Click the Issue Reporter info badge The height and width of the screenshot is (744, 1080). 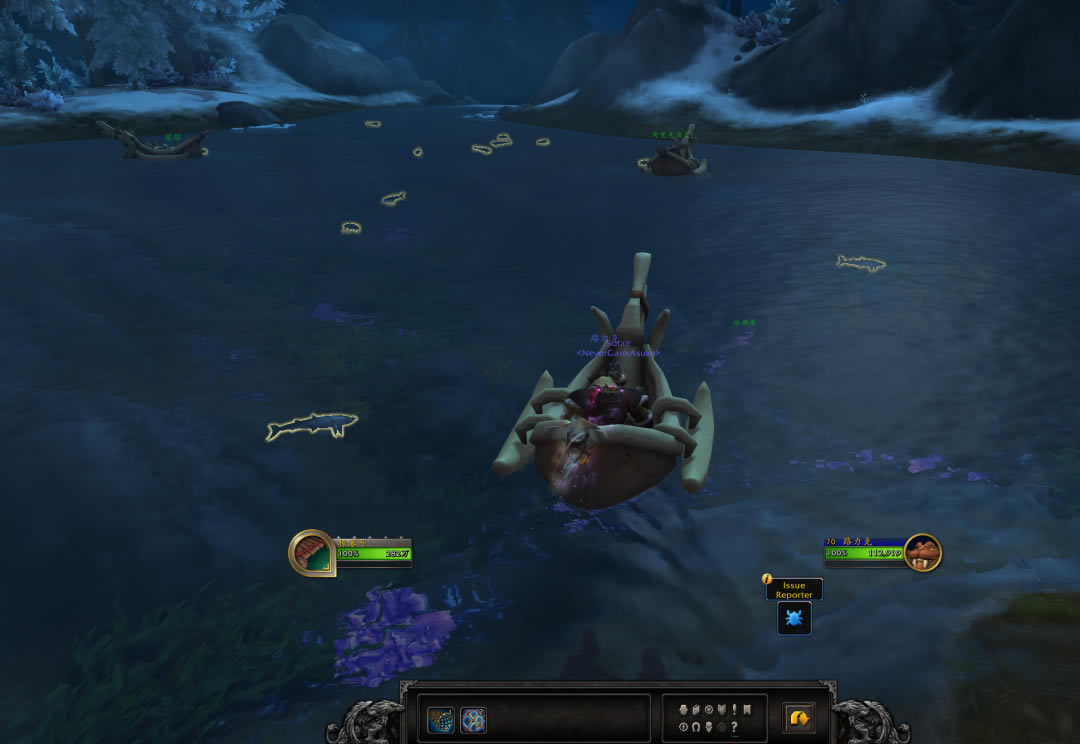[767, 579]
